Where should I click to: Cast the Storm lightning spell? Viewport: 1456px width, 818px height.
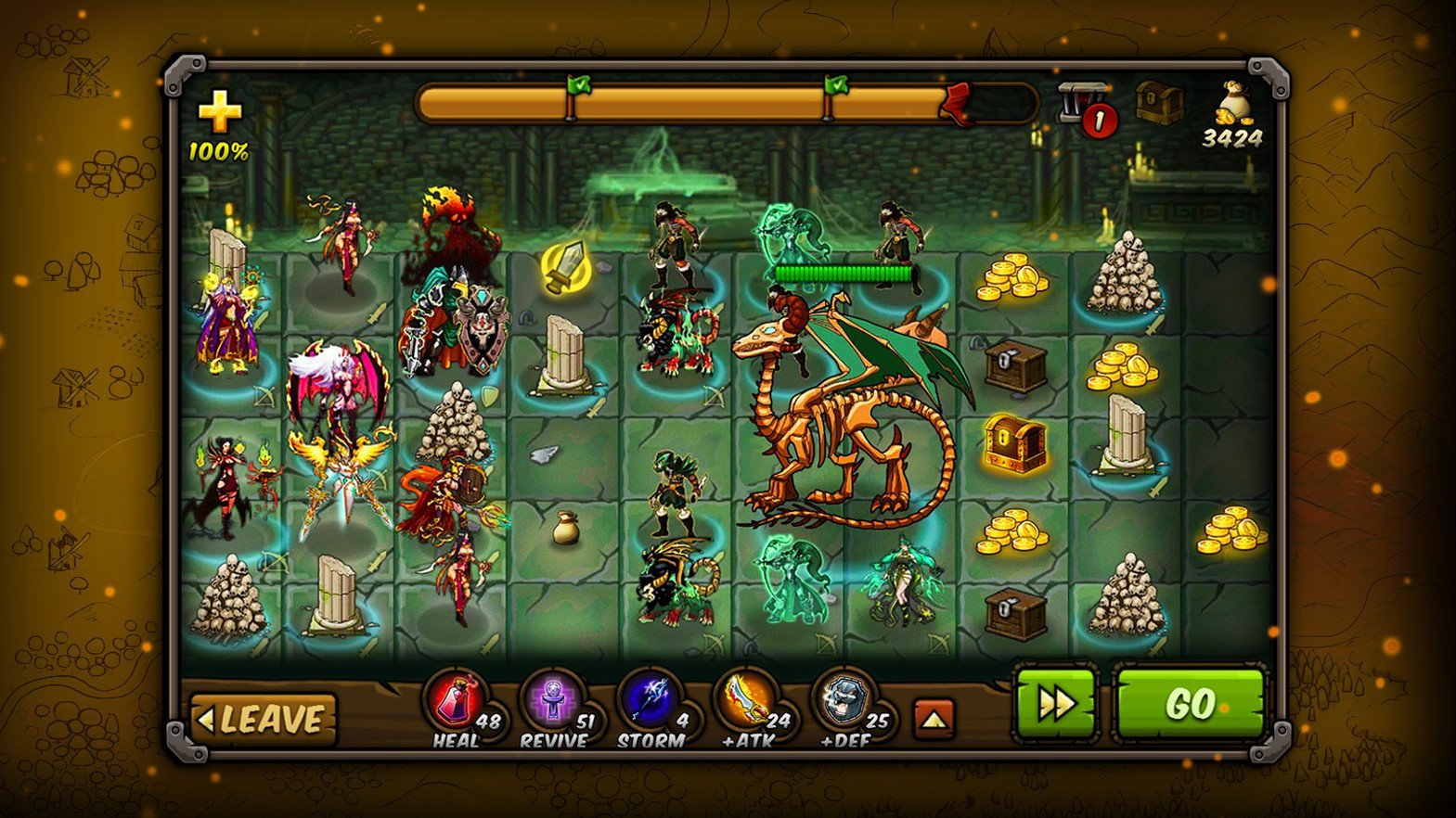click(x=650, y=700)
